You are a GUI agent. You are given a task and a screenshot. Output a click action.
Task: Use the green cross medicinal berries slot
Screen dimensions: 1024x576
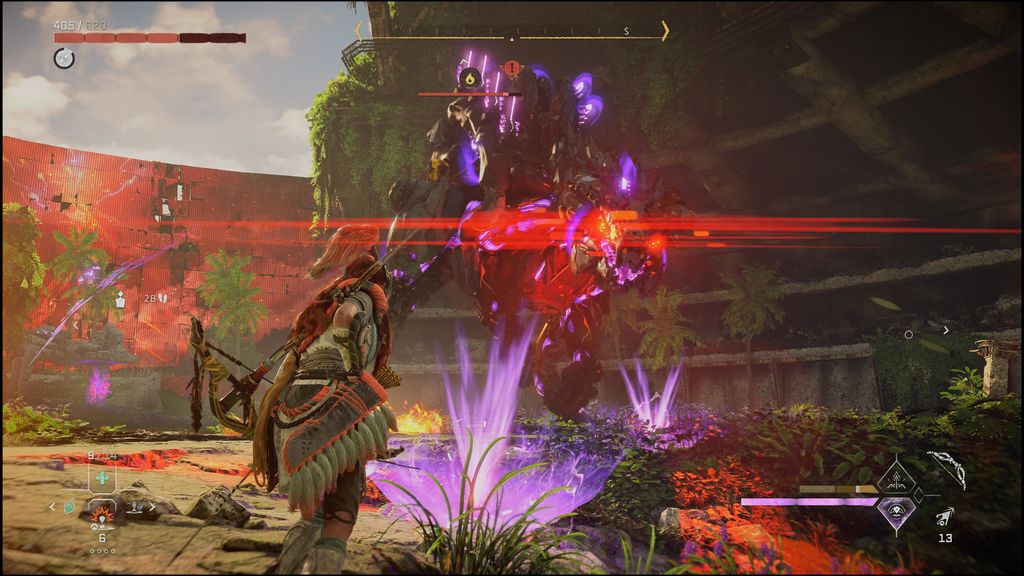tap(102, 479)
